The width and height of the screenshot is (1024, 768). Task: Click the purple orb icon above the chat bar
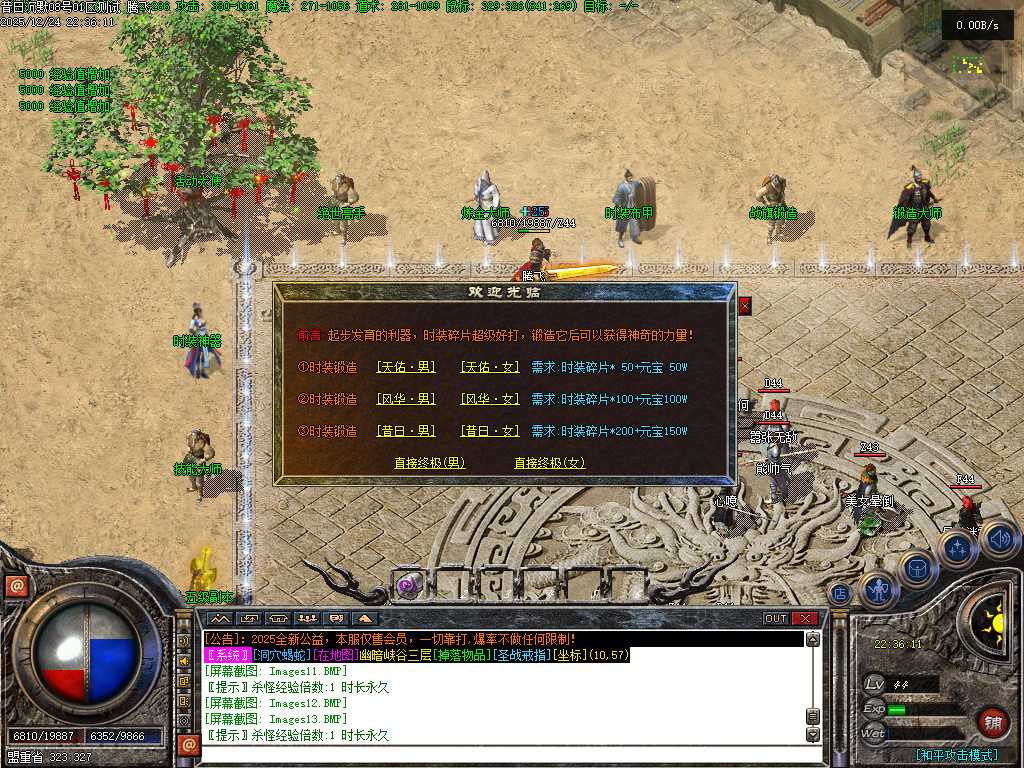[x=407, y=586]
